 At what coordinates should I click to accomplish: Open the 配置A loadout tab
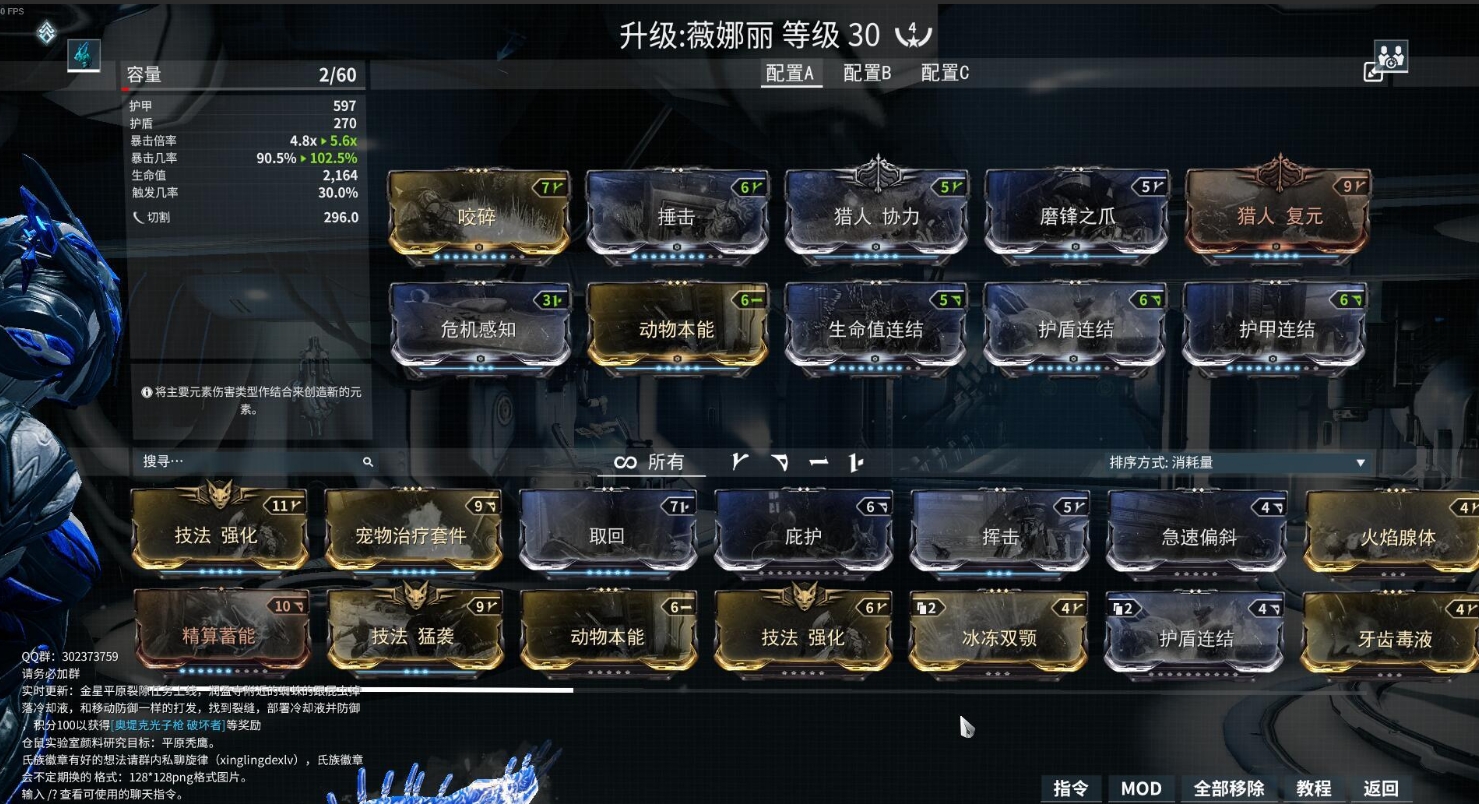point(789,73)
